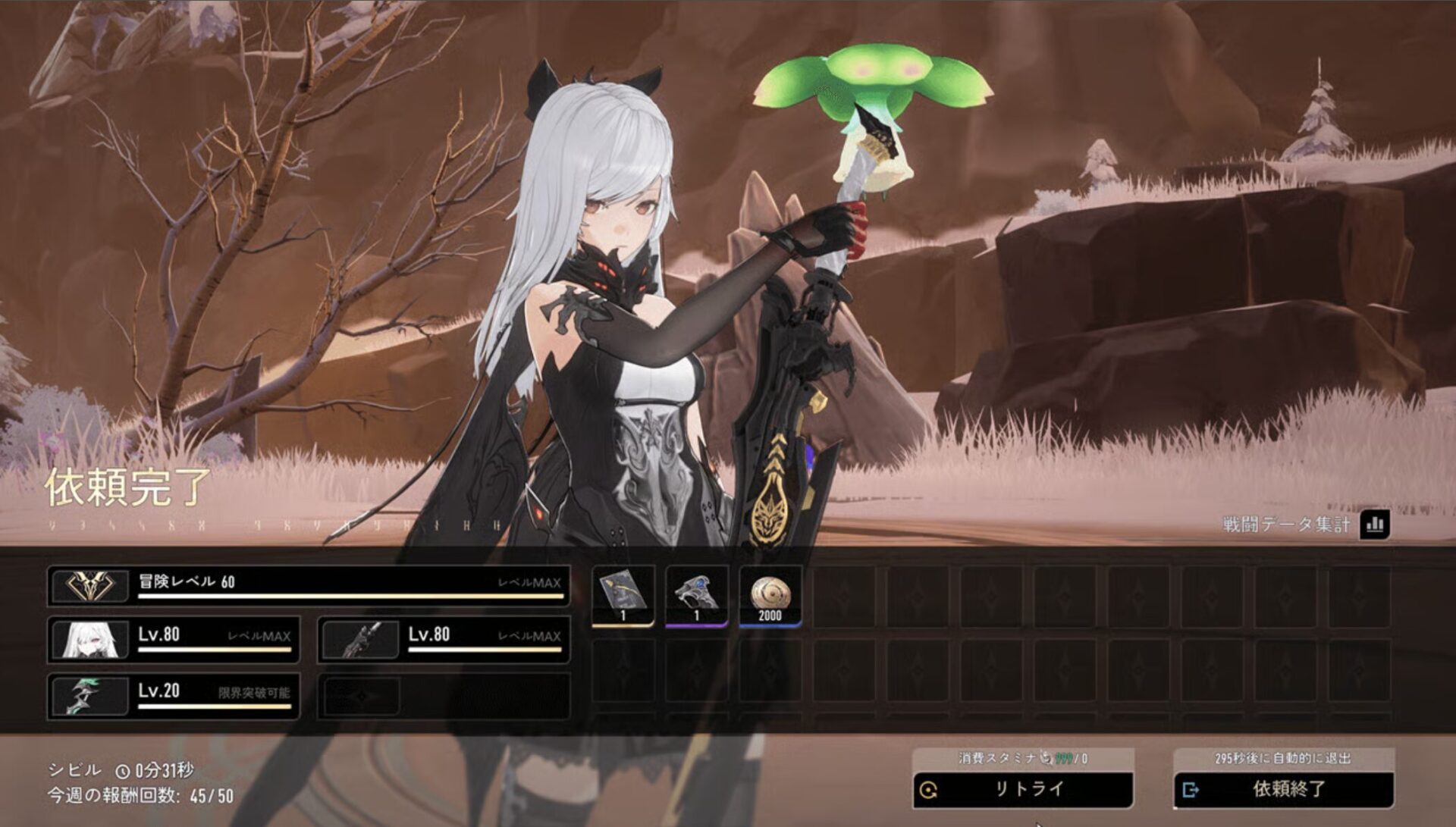Inspect the purple-rarity wolf head reward
Viewport: 1456px width, 827px height.
pyautogui.click(x=696, y=596)
